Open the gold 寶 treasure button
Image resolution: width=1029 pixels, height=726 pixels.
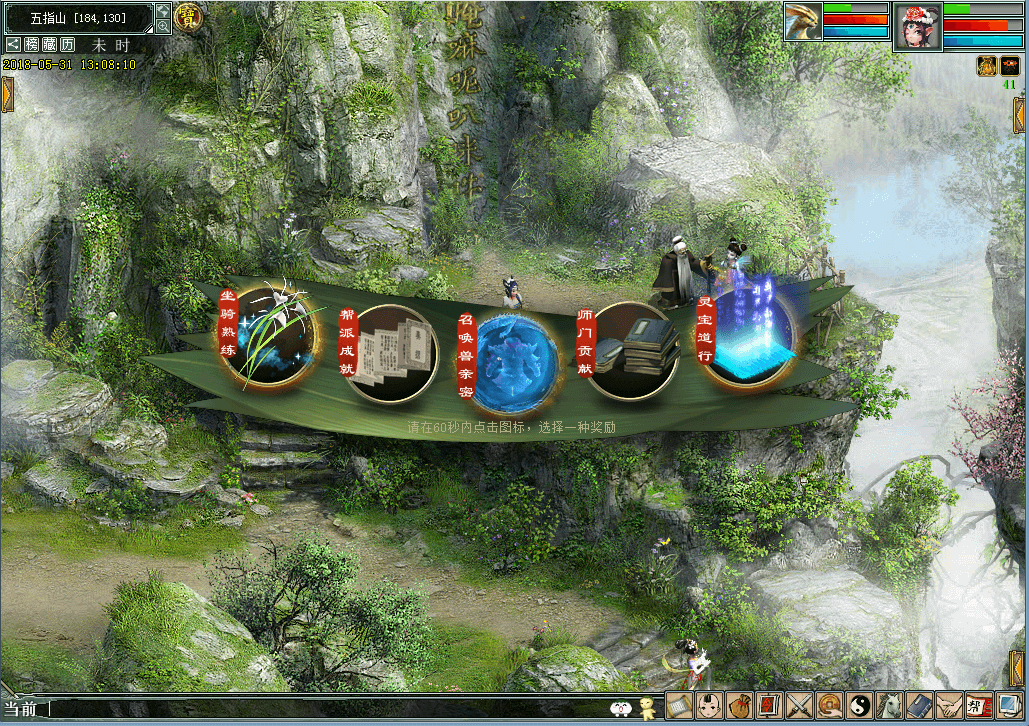(188, 17)
